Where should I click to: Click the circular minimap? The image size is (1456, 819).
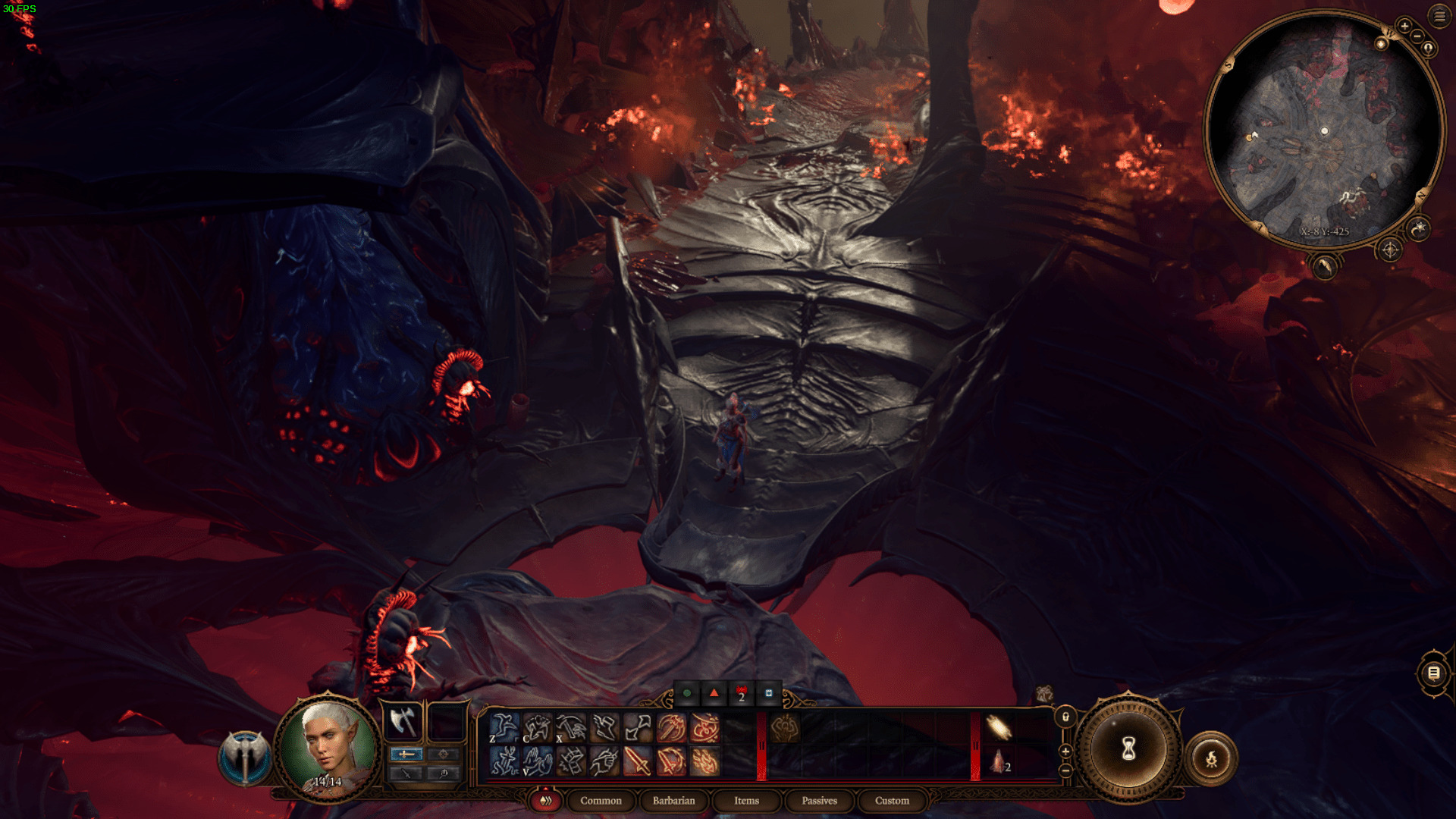pyautogui.click(x=1323, y=129)
